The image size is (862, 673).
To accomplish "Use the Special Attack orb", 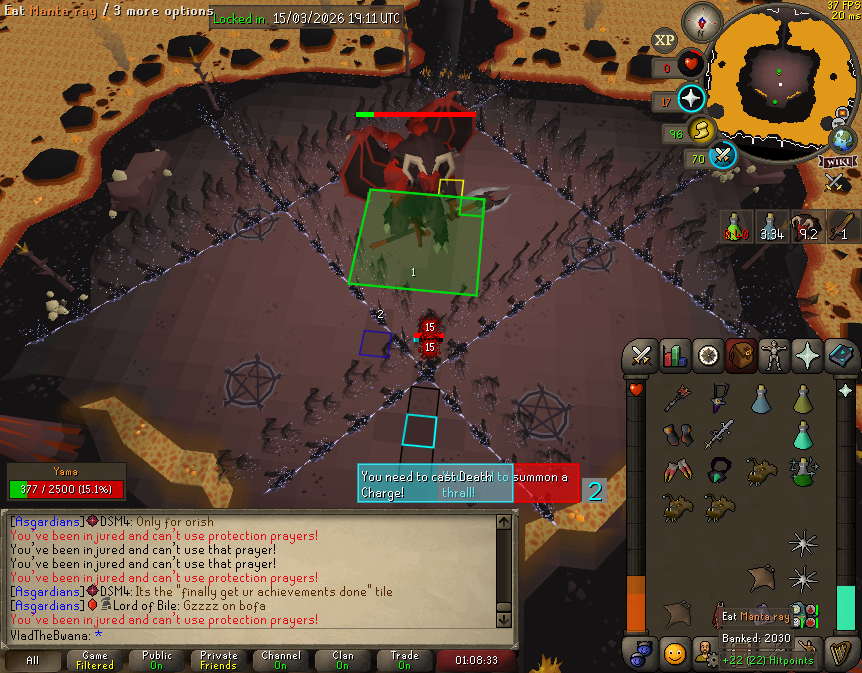I will (724, 155).
